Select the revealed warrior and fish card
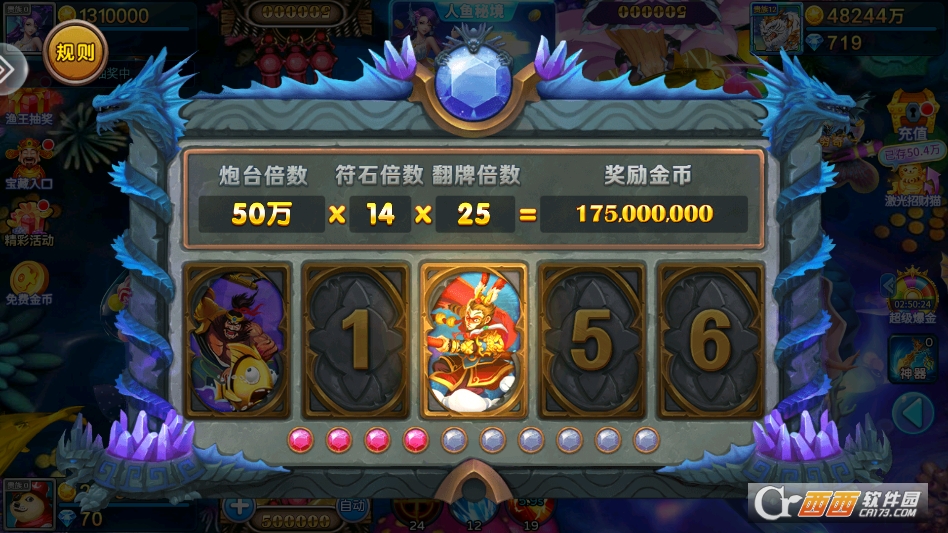948x533 pixels. pos(239,340)
